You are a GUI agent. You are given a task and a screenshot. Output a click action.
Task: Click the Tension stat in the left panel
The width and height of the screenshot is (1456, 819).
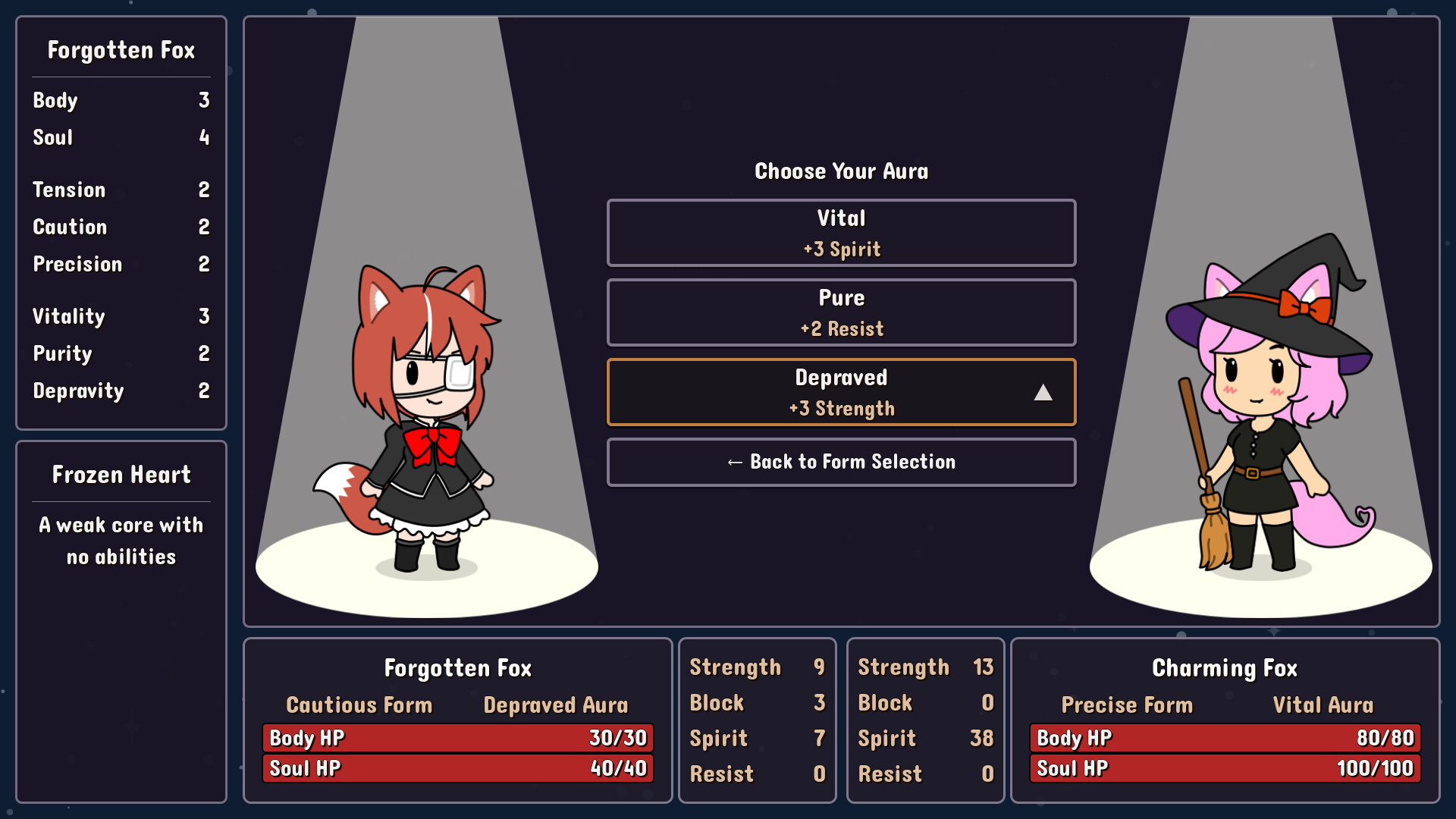click(69, 190)
